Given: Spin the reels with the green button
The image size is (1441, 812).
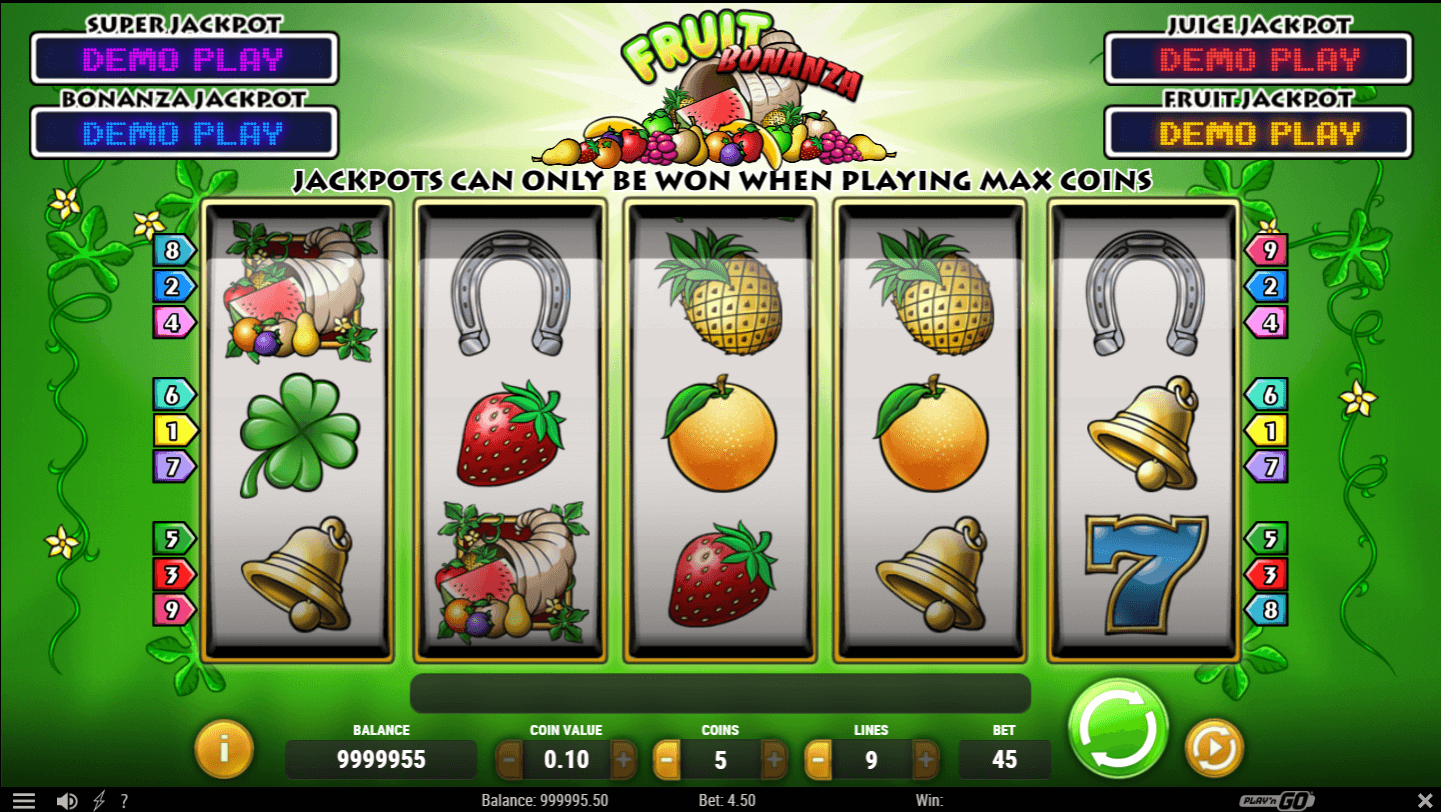Looking at the screenshot, I should point(1117,727).
